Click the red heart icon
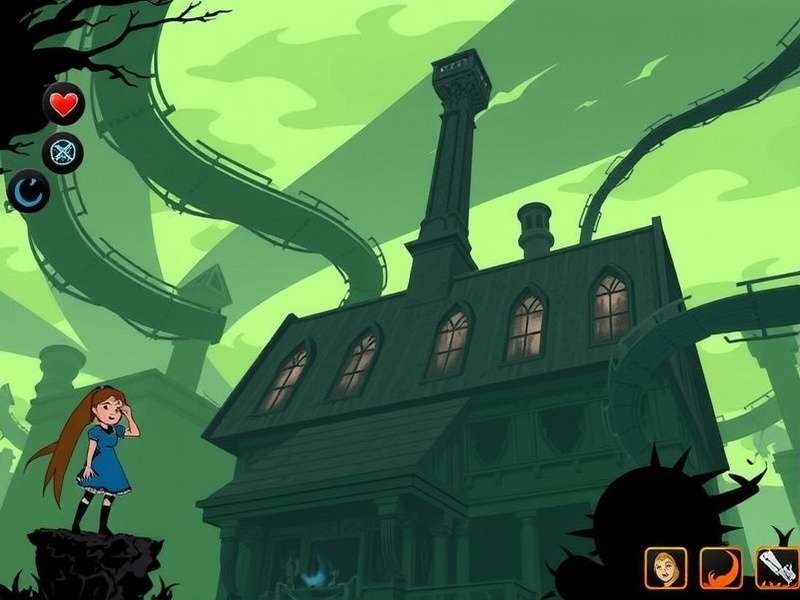Image resolution: width=800 pixels, height=600 pixels. 63,104
